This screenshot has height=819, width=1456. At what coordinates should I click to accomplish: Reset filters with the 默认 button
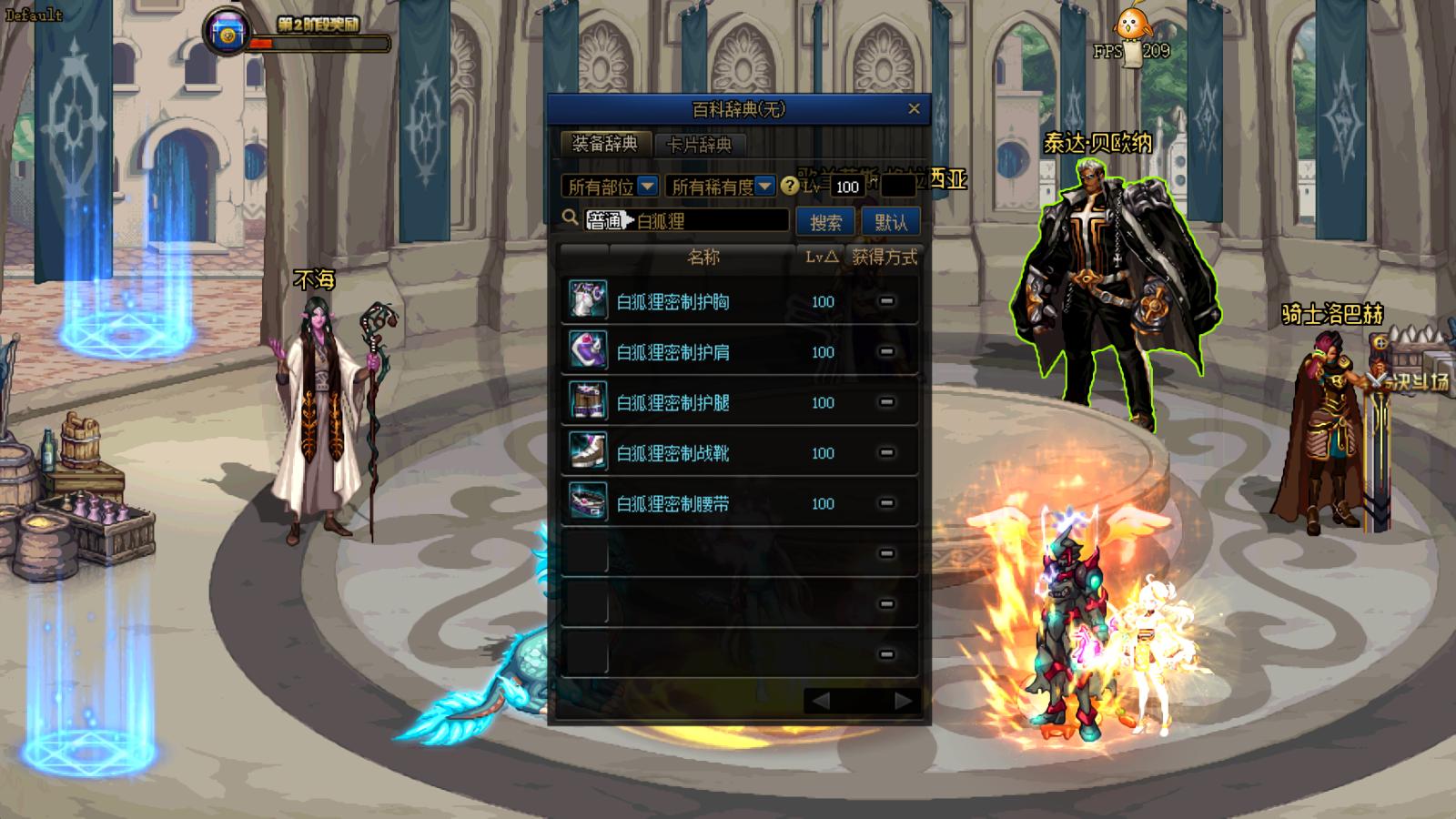pos(890,222)
